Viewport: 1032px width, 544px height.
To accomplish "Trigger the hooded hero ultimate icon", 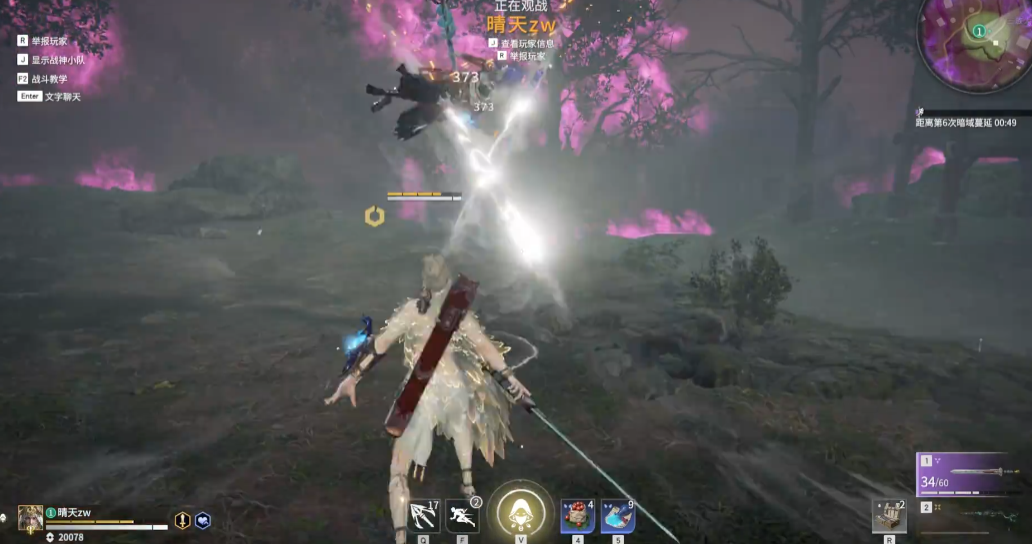I will 520,510.
